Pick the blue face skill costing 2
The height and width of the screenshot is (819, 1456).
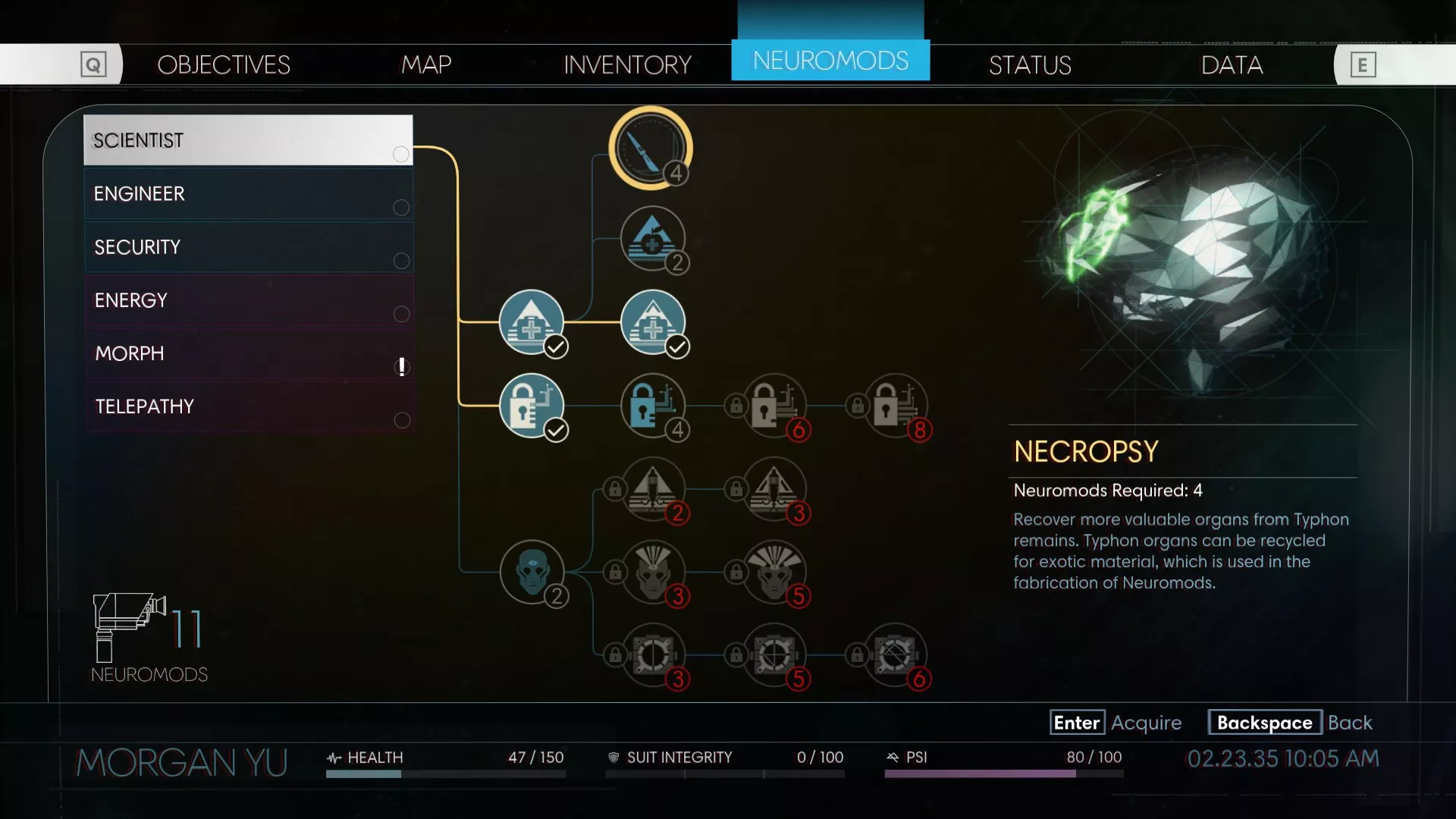(x=532, y=571)
